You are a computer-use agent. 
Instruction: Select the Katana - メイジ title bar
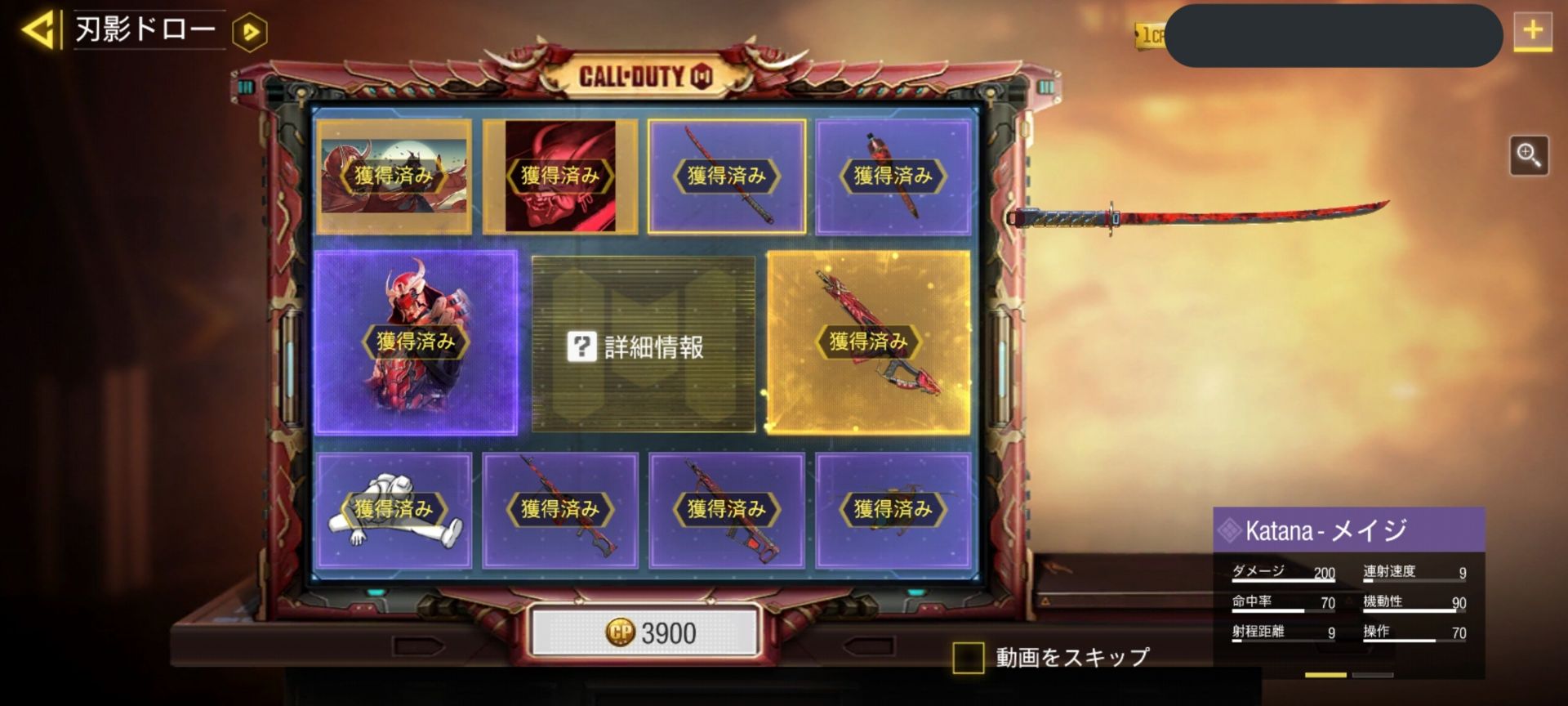coord(1347,529)
